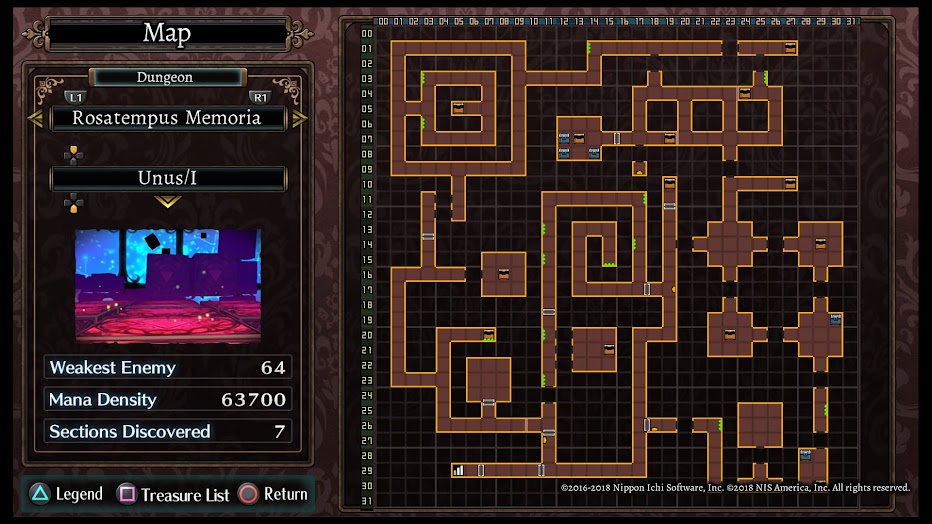Select the Dungeon tab header
This screenshot has width=932, height=524.
pos(168,77)
